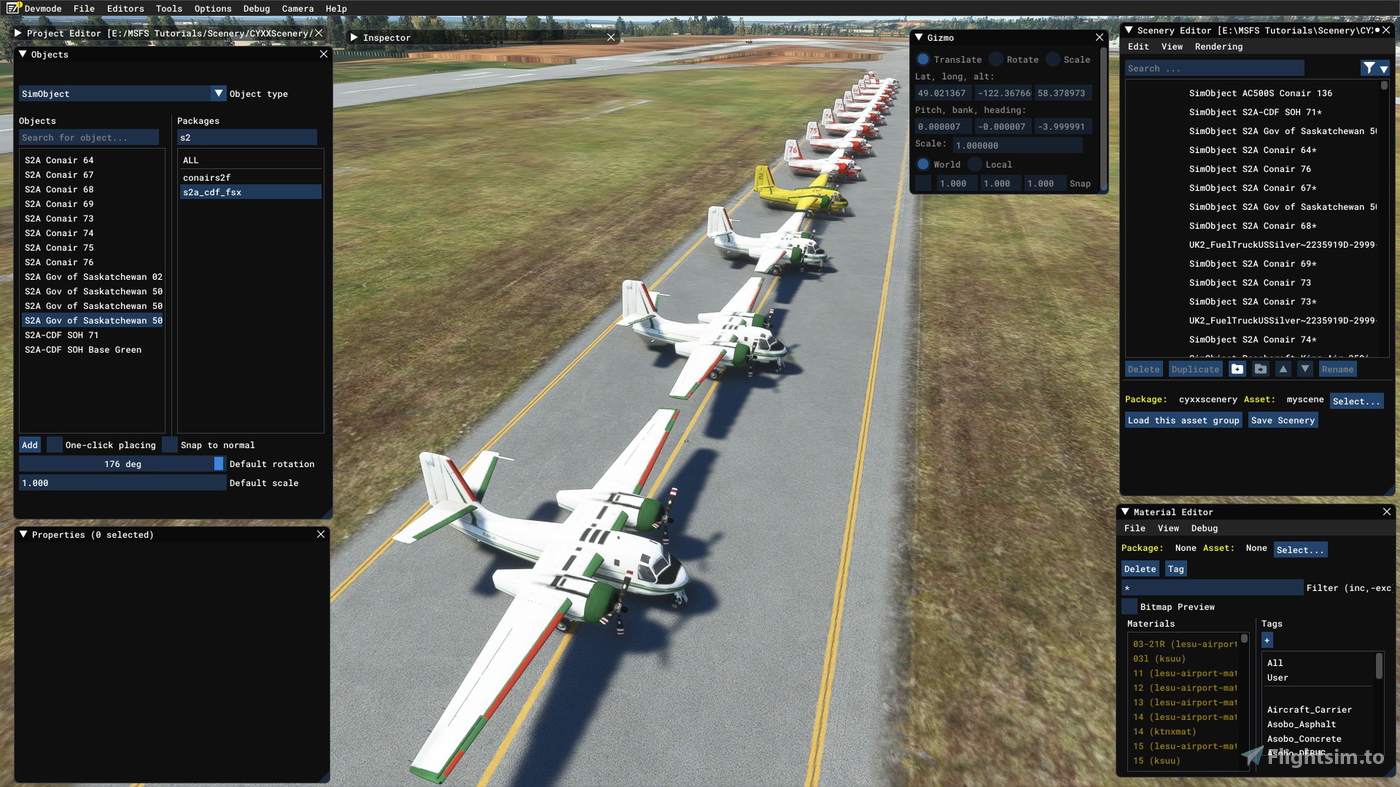The height and width of the screenshot is (787, 1400).
Task: Adjust the 176 deg default rotation slider
Action: click(x=122, y=463)
